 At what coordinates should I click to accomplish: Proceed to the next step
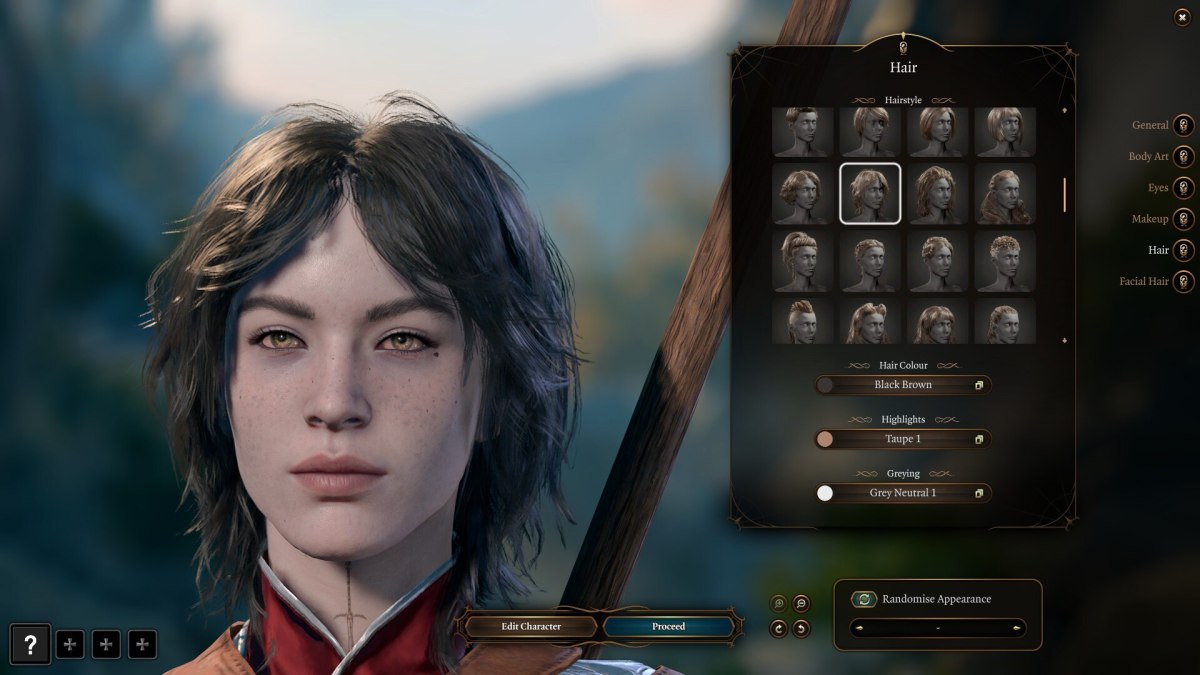pos(668,627)
